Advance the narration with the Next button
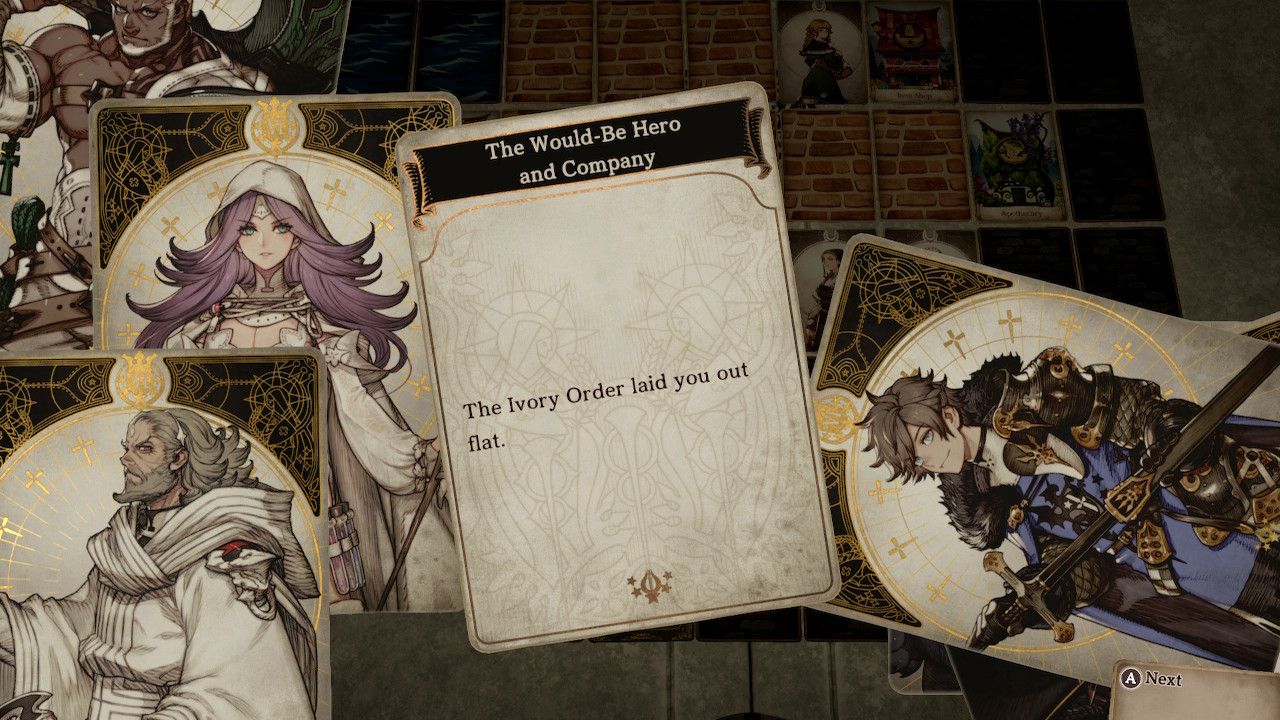Screen dimensions: 1280x720 (x=1152, y=679)
